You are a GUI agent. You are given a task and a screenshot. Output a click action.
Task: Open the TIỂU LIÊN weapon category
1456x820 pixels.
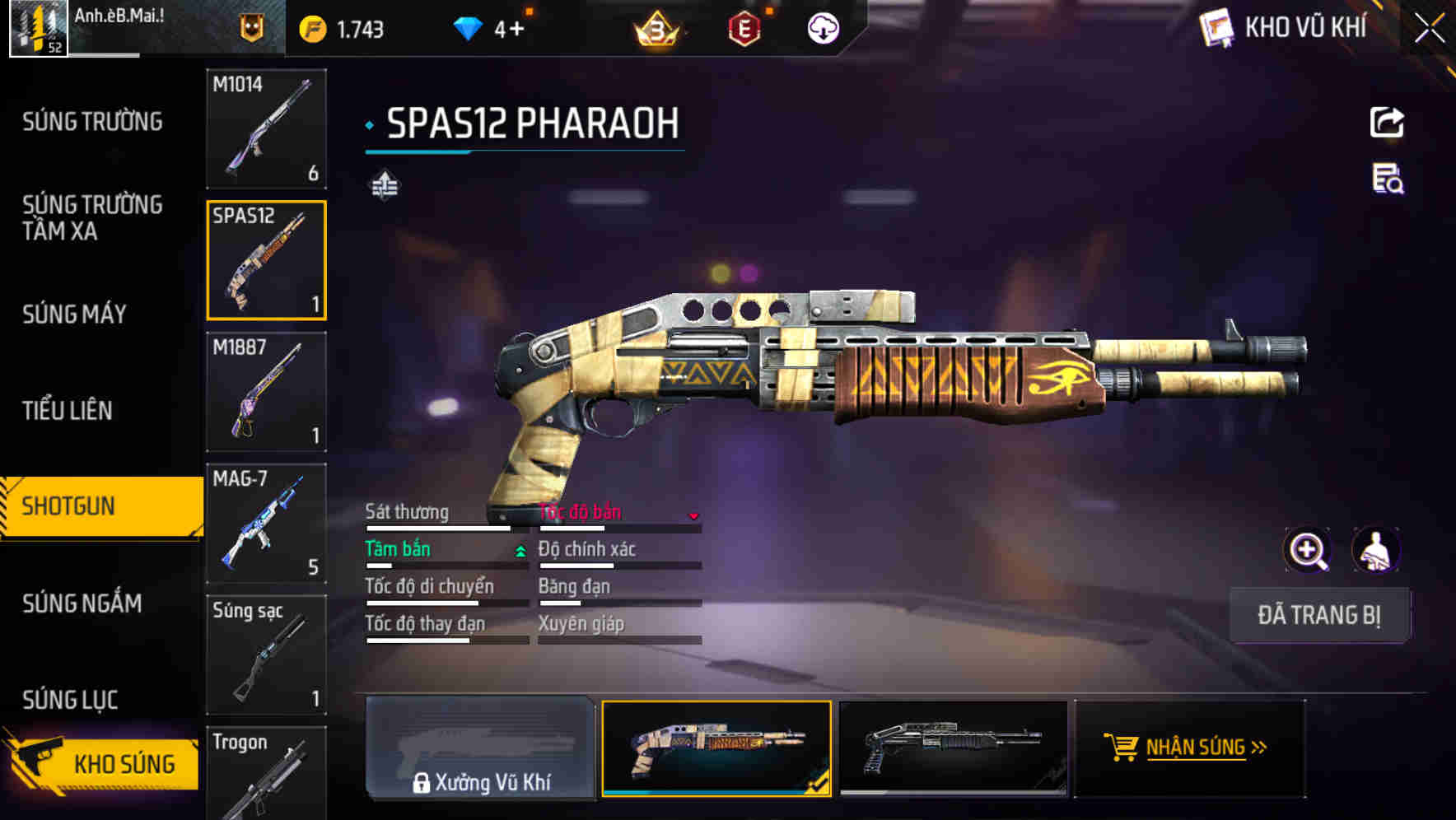70,410
